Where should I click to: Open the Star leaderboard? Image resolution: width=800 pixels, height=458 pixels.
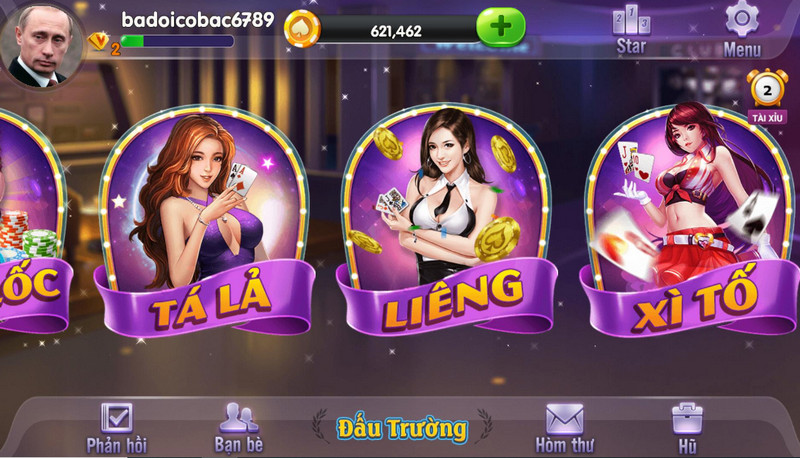point(631,28)
